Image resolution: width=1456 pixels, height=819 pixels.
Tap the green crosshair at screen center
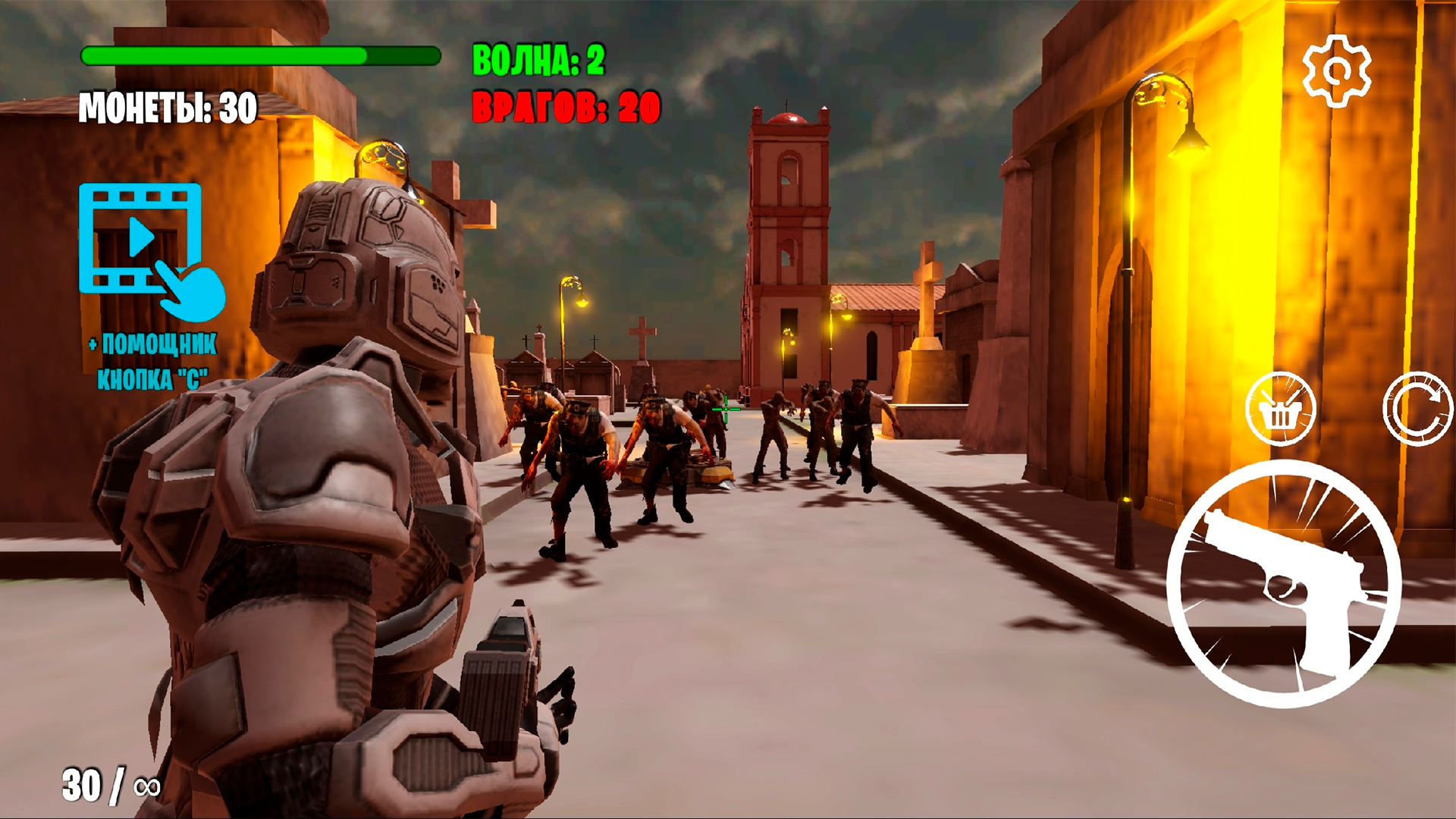tap(726, 409)
